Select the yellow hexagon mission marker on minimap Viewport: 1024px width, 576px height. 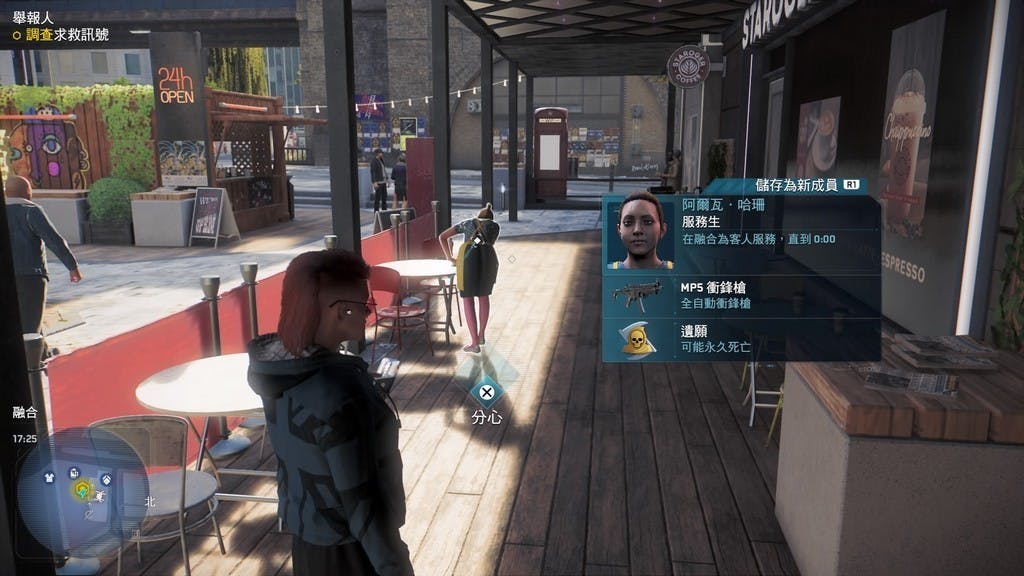(82, 490)
